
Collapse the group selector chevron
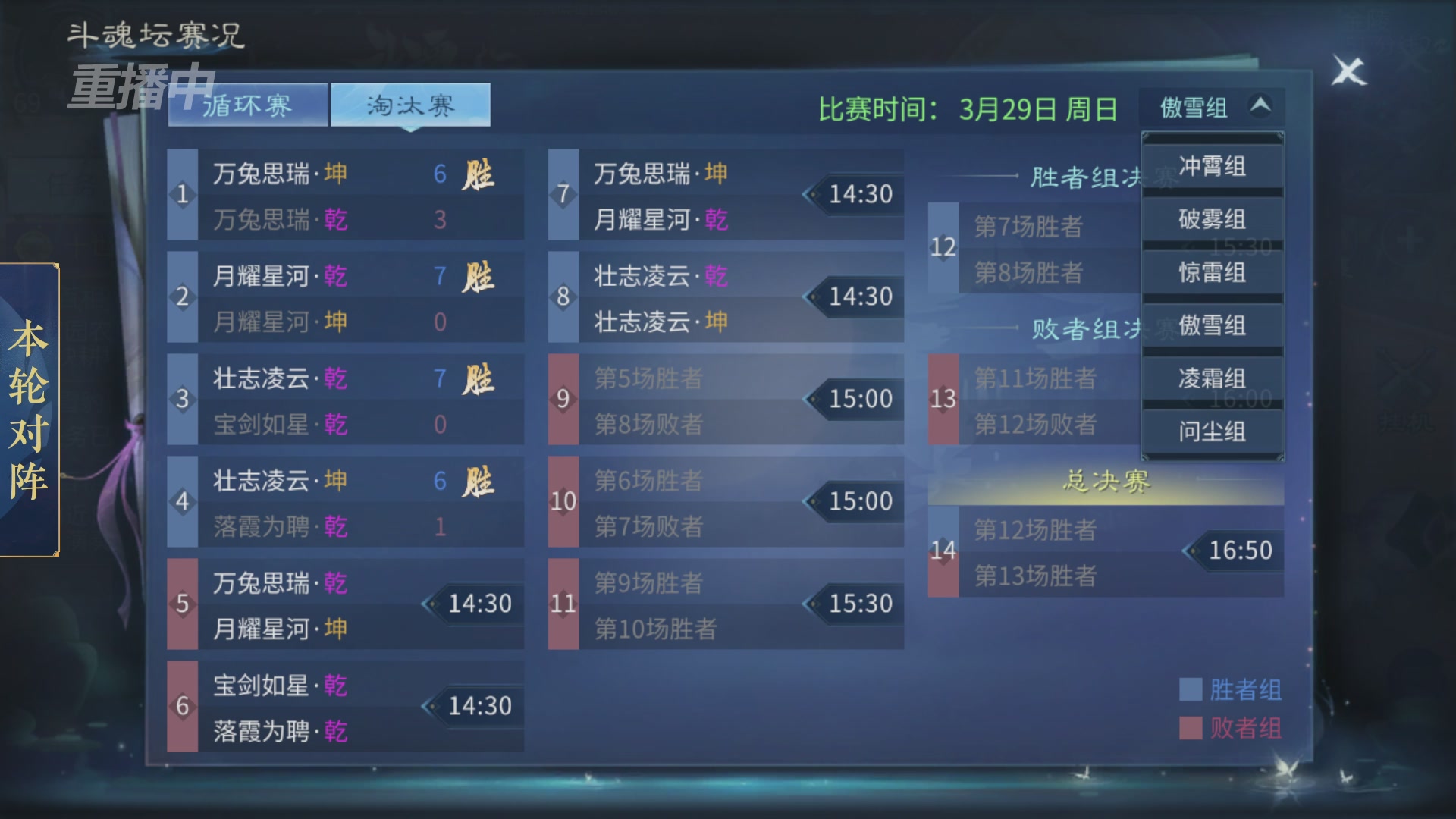[1260, 106]
